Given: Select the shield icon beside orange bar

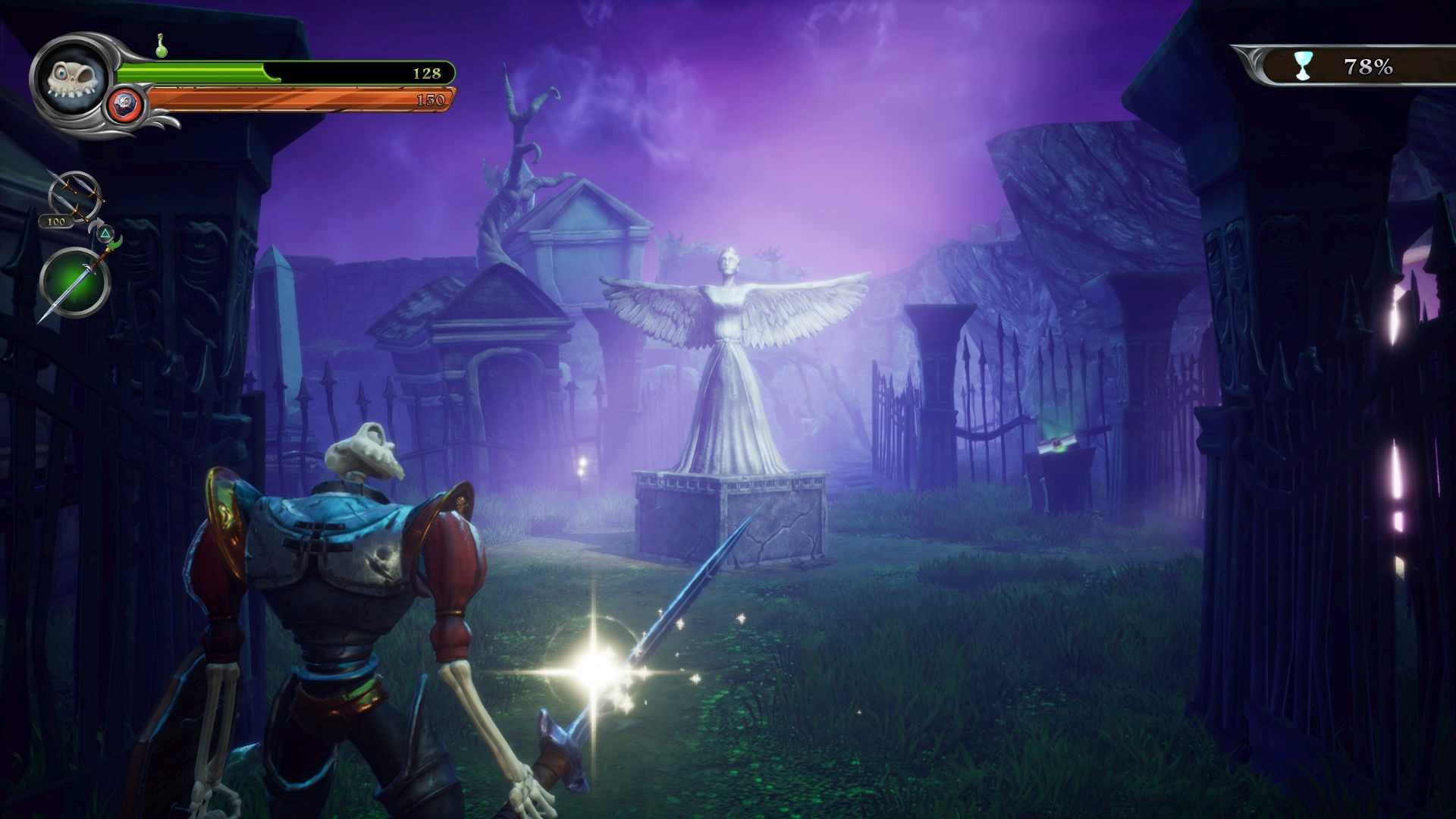Looking at the screenshot, I should click(x=126, y=103).
